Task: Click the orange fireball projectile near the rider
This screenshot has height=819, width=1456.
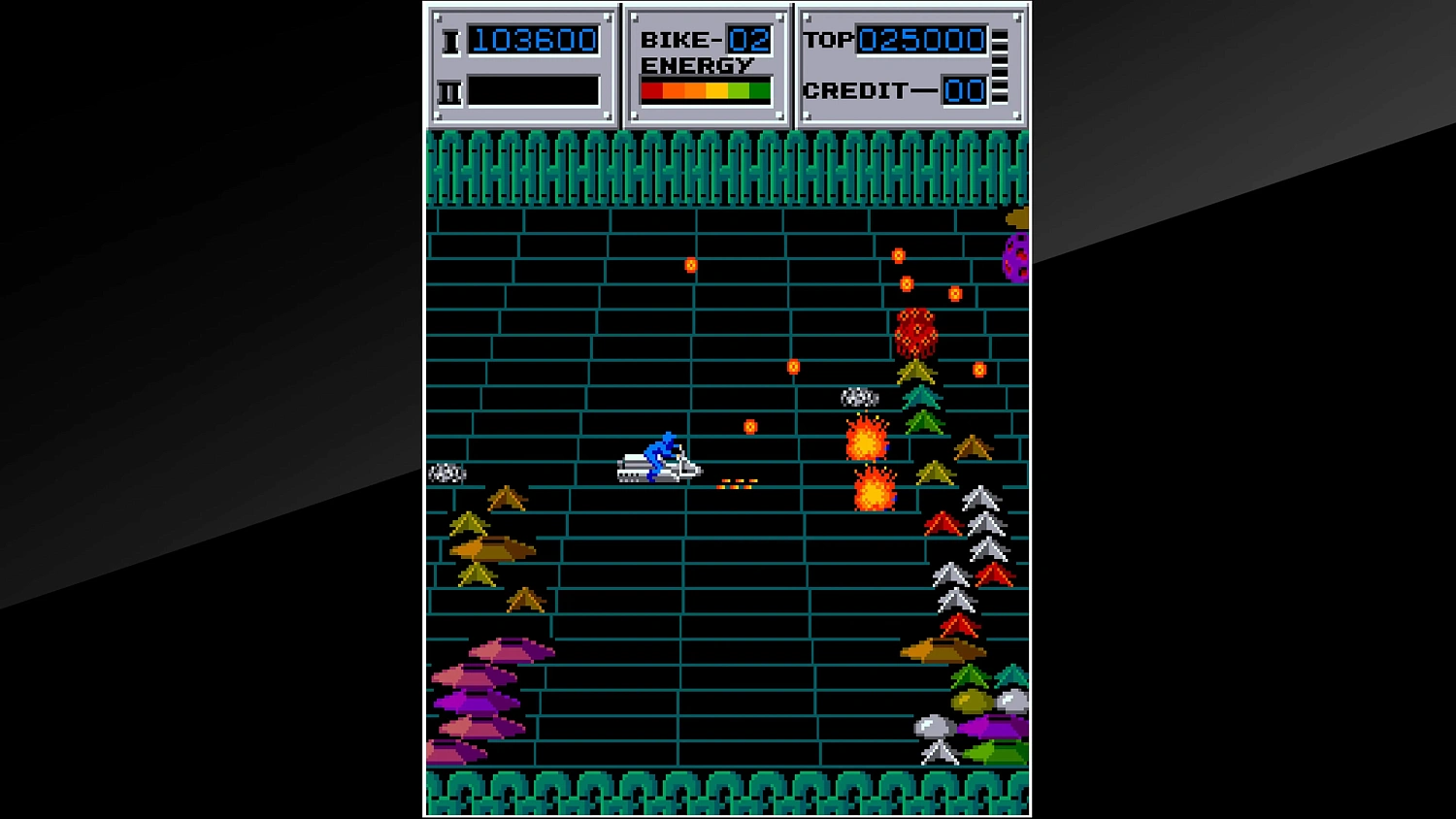Action: [749, 425]
